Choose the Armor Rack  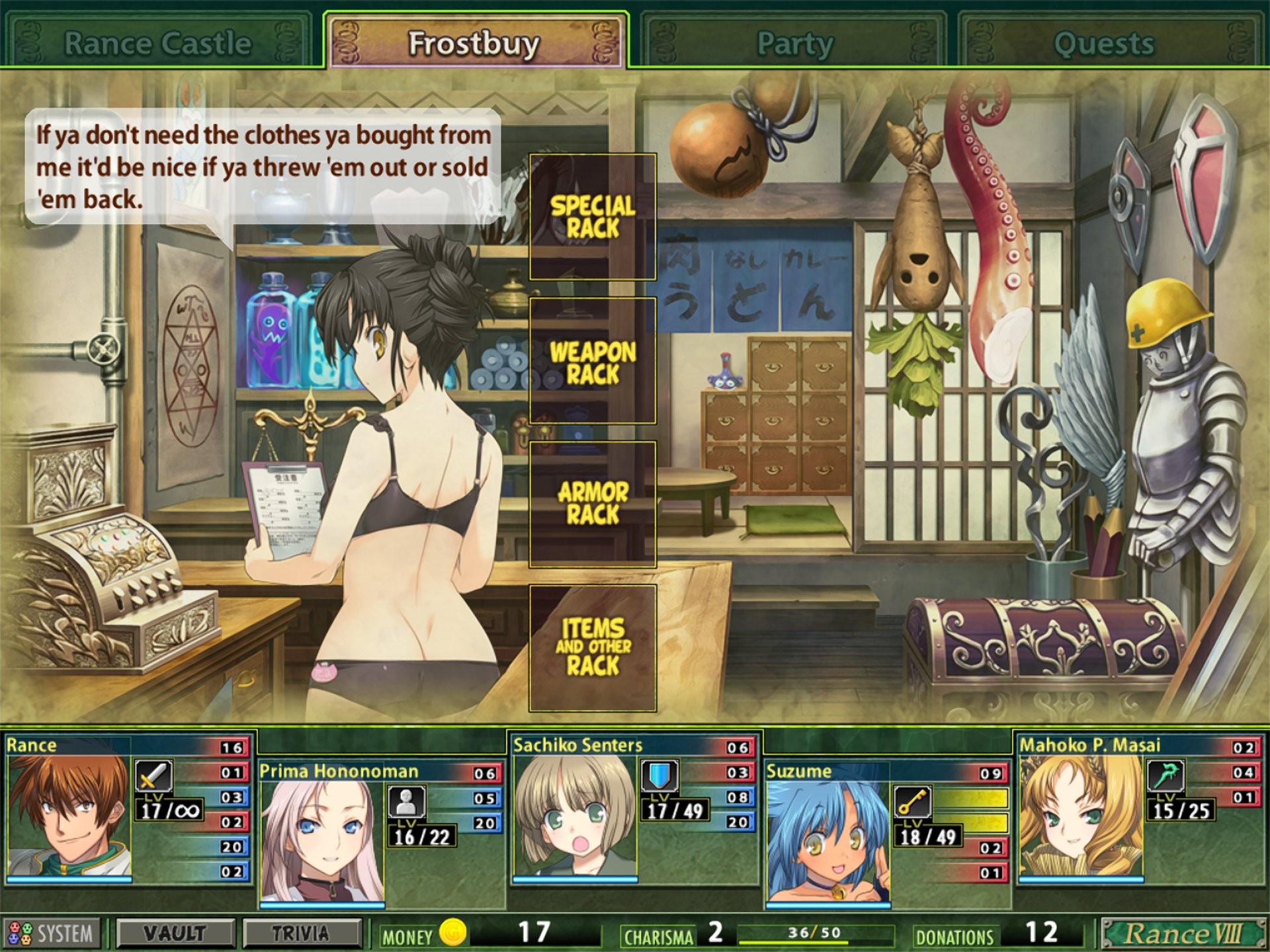click(x=593, y=504)
